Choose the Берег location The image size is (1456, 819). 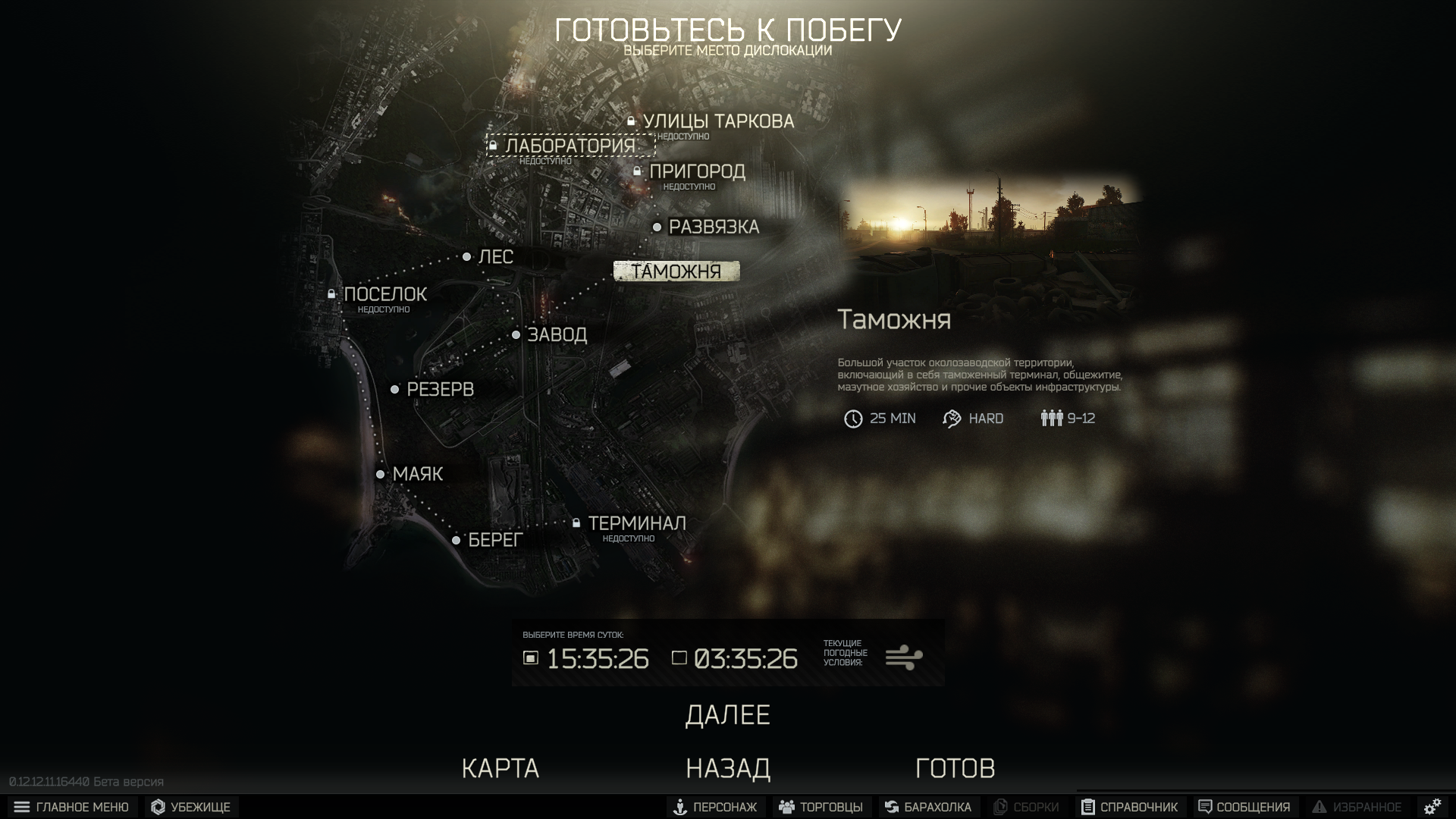(495, 540)
